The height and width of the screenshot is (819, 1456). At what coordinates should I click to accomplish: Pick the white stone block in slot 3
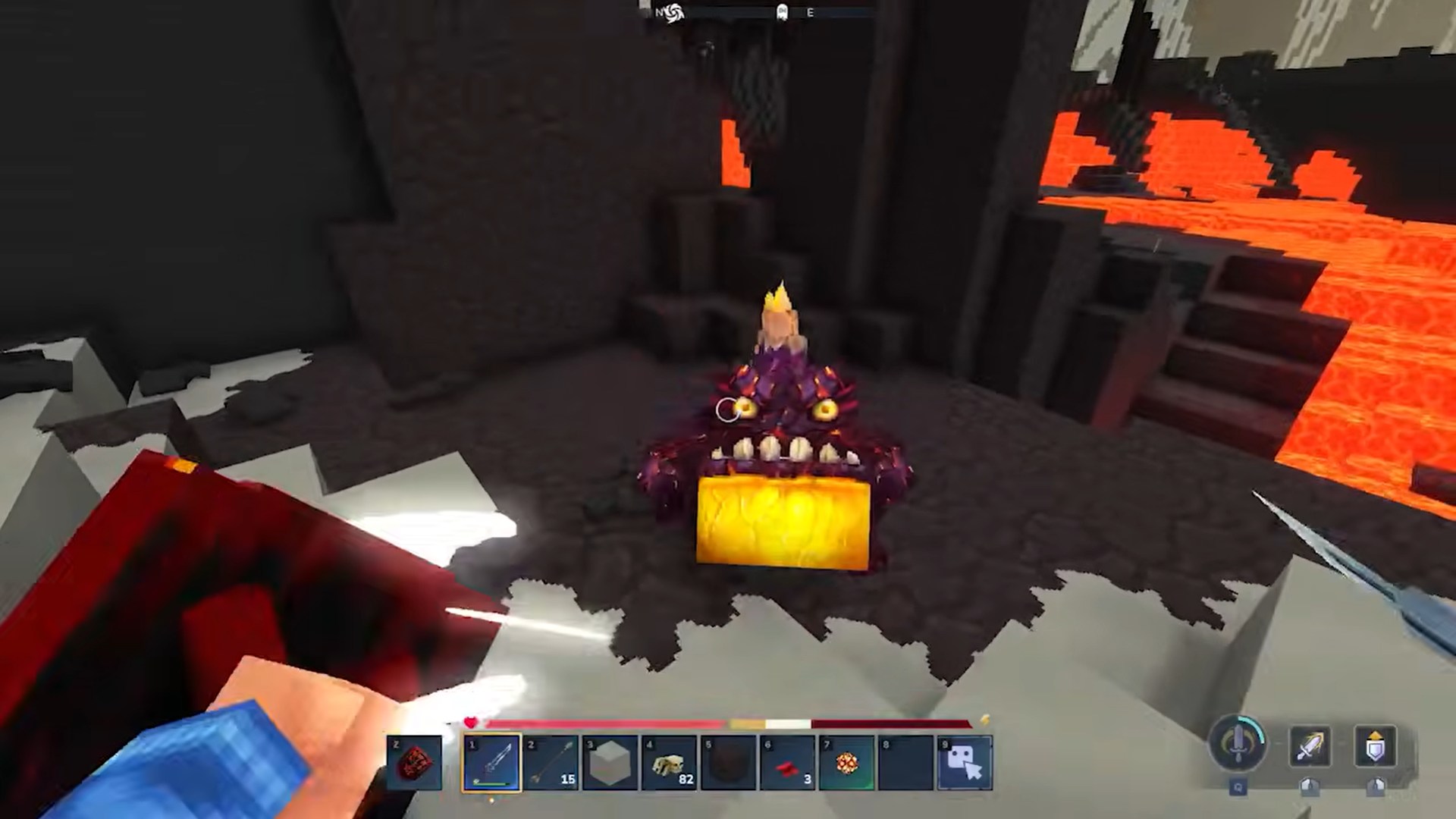coord(610,762)
